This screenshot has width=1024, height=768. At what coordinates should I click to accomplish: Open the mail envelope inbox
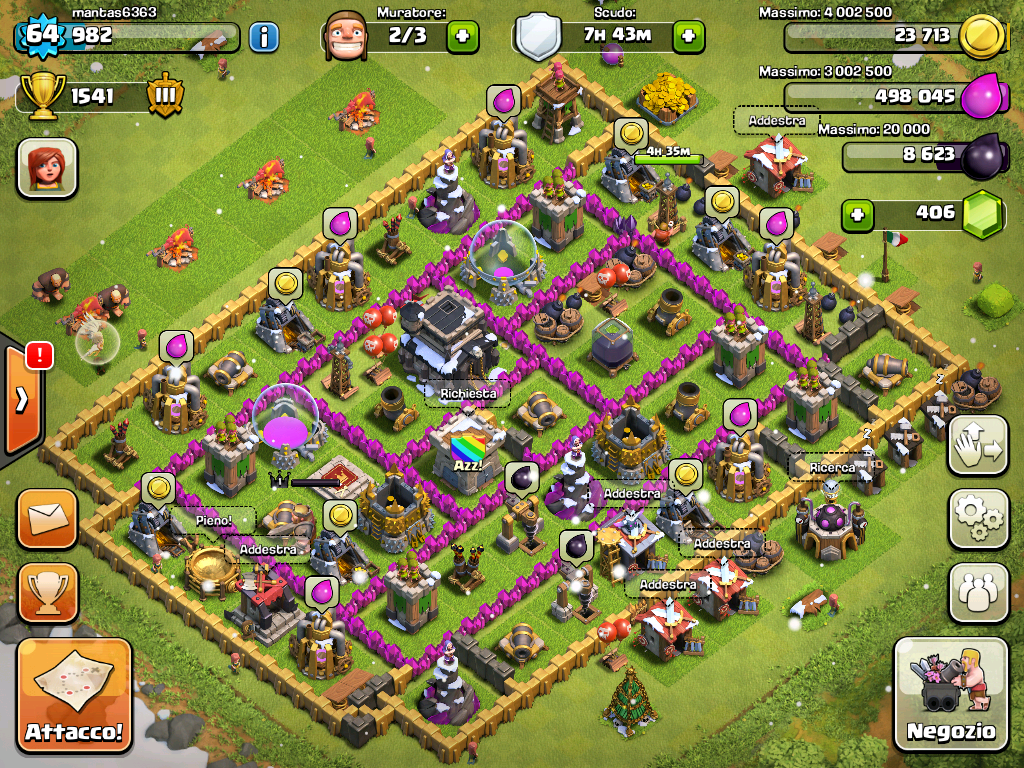point(46,519)
